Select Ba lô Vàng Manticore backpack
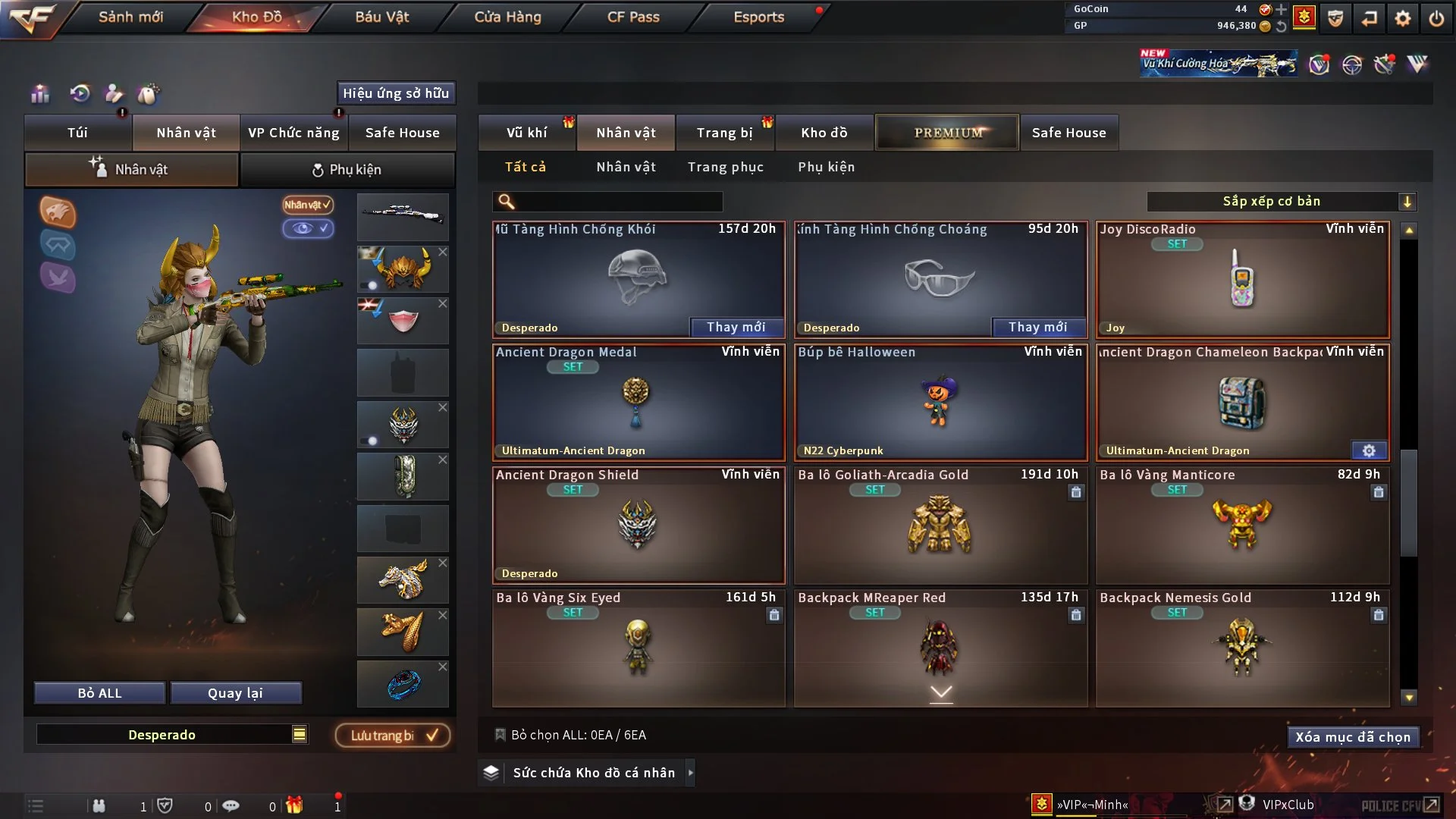1456x819 pixels. (x=1242, y=525)
